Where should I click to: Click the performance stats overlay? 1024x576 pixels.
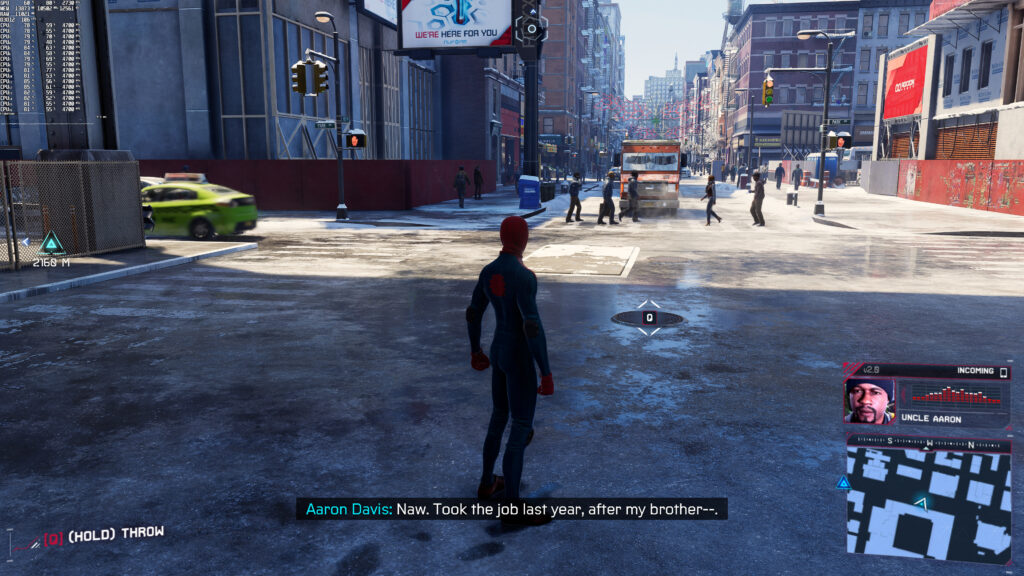[43, 55]
